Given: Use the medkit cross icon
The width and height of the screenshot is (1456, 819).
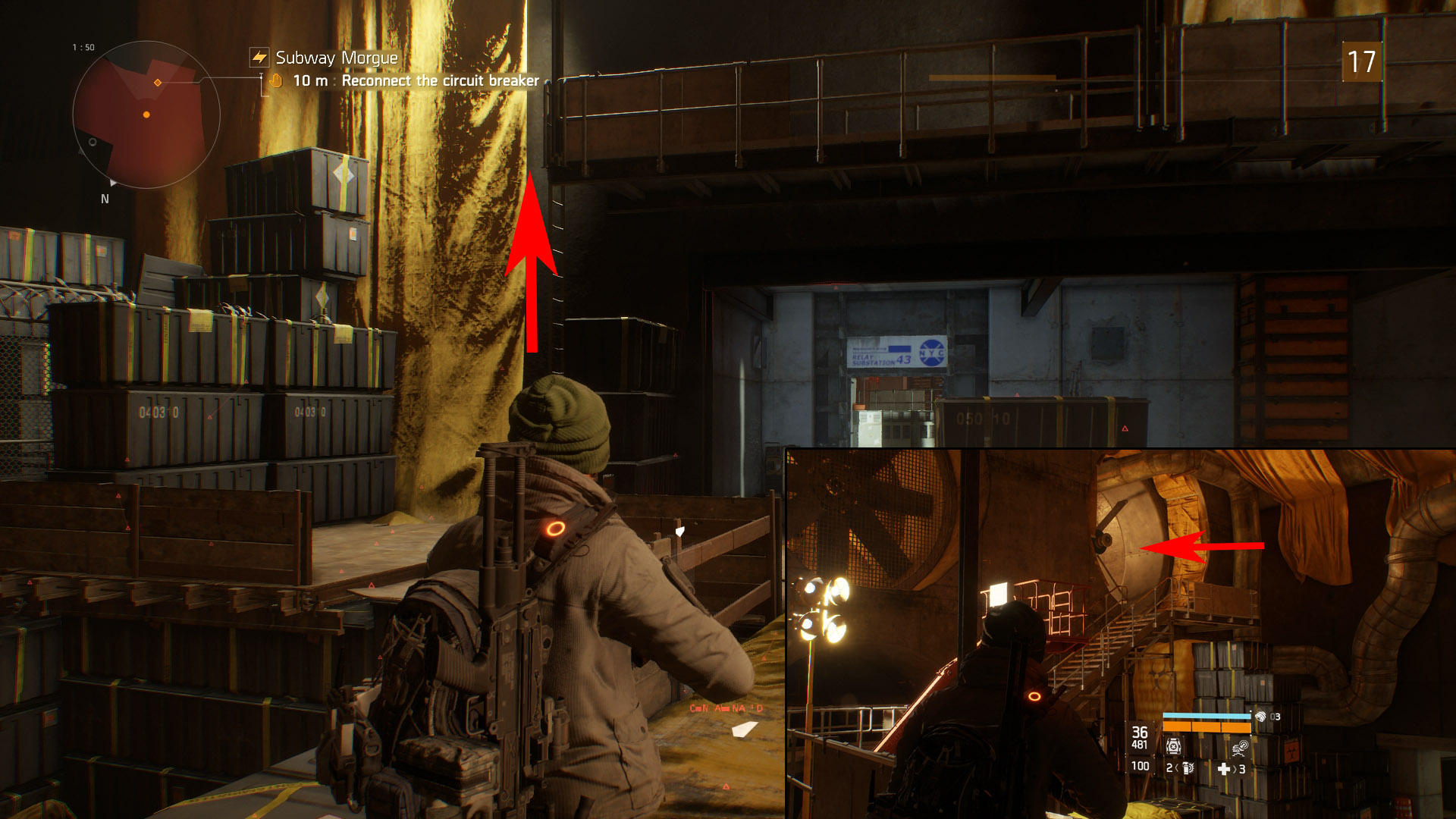Looking at the screenshot, I should (1223, 768).
